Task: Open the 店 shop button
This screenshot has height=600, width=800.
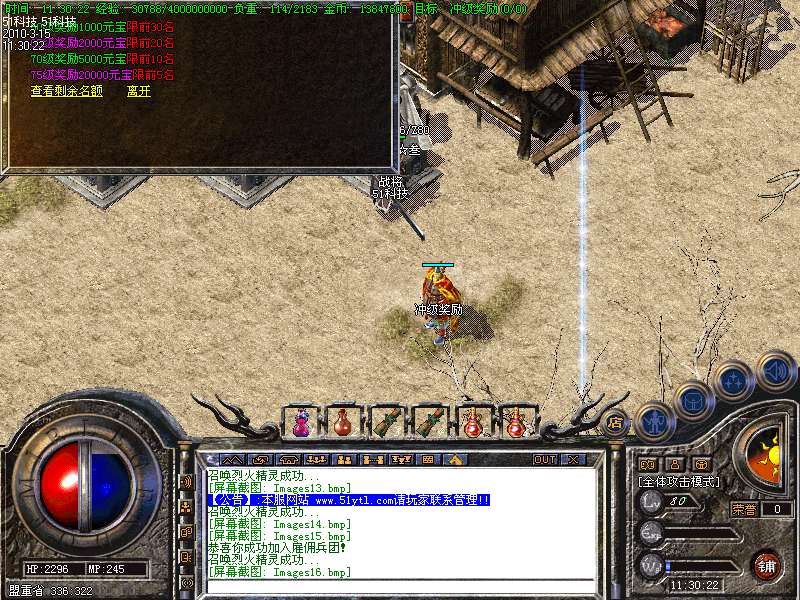Action: pos(615,422)
